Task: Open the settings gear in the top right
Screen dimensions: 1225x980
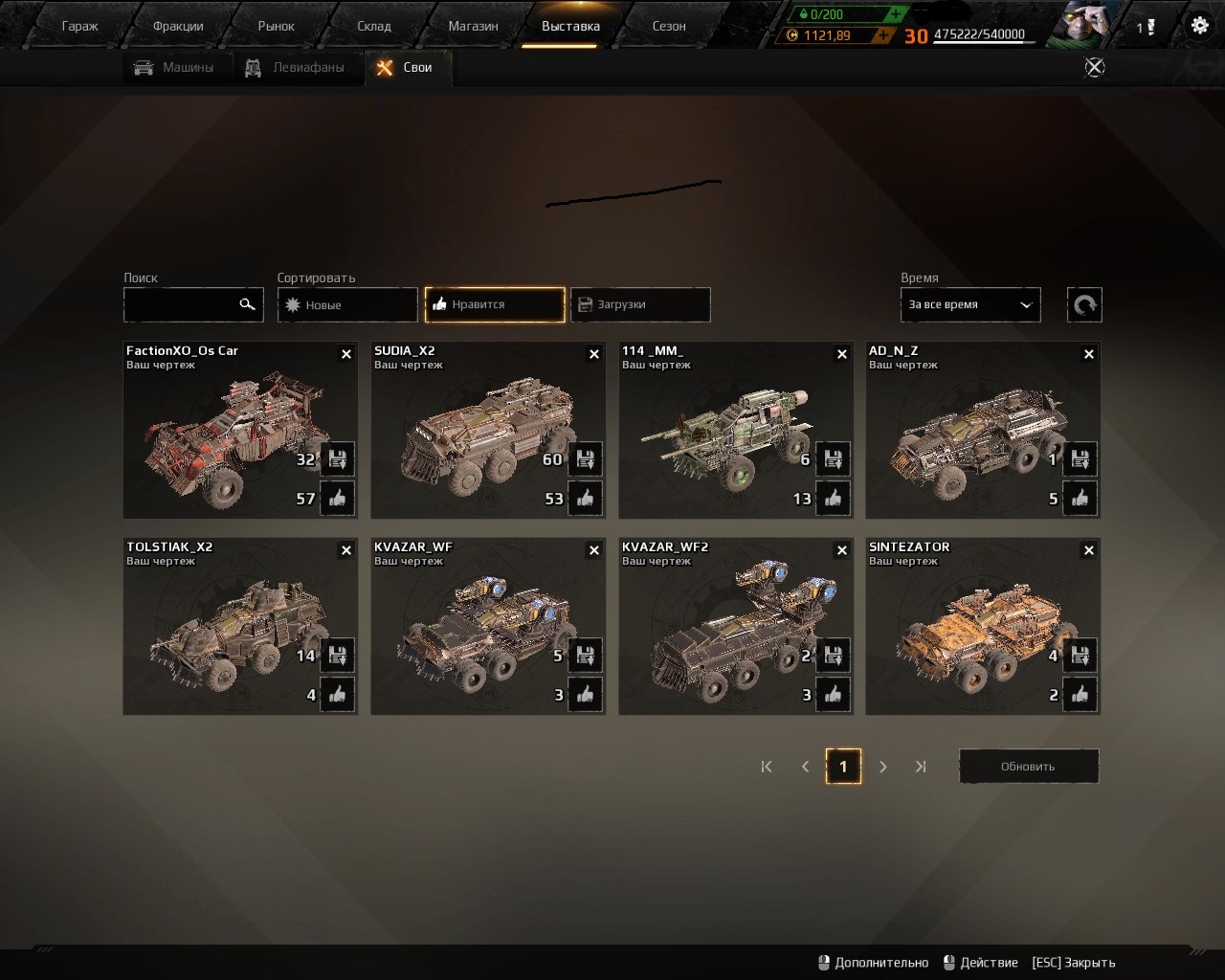Action: (x=1199, y=25)
